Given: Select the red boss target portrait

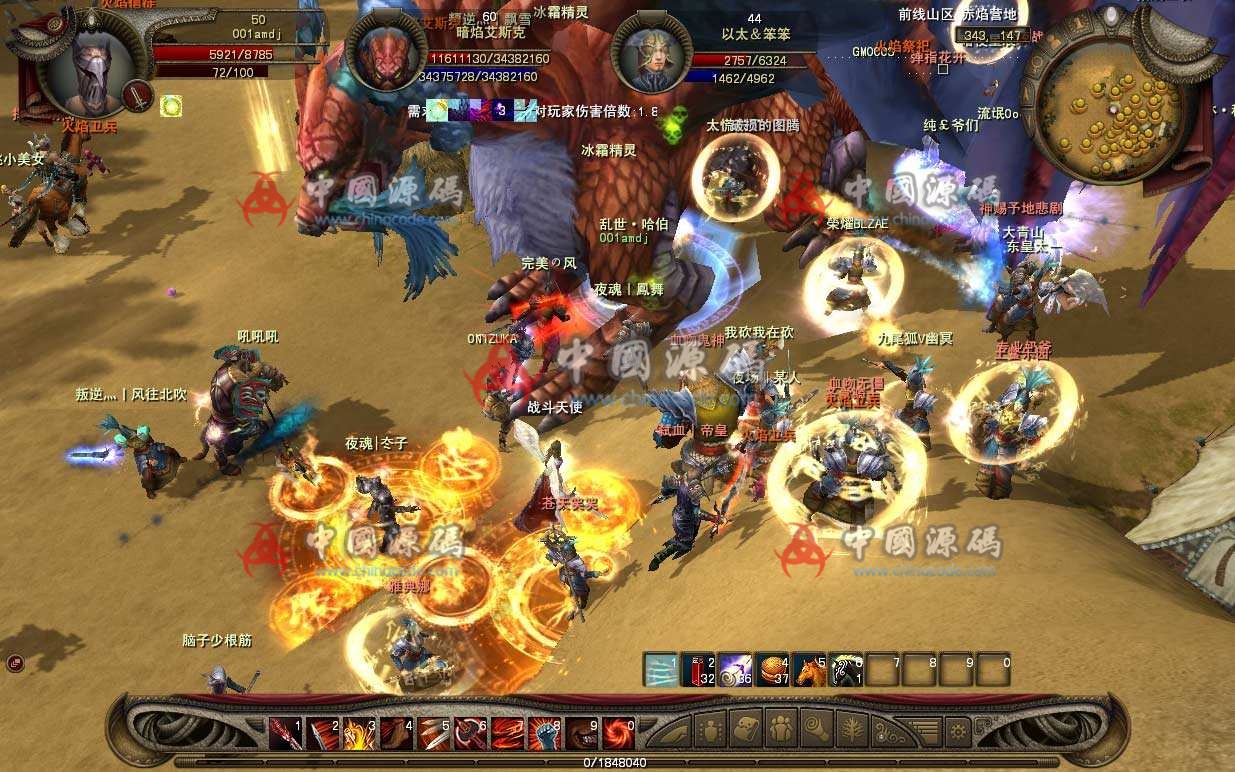Looking at the screenshot, I should click(x=385, y=54).
